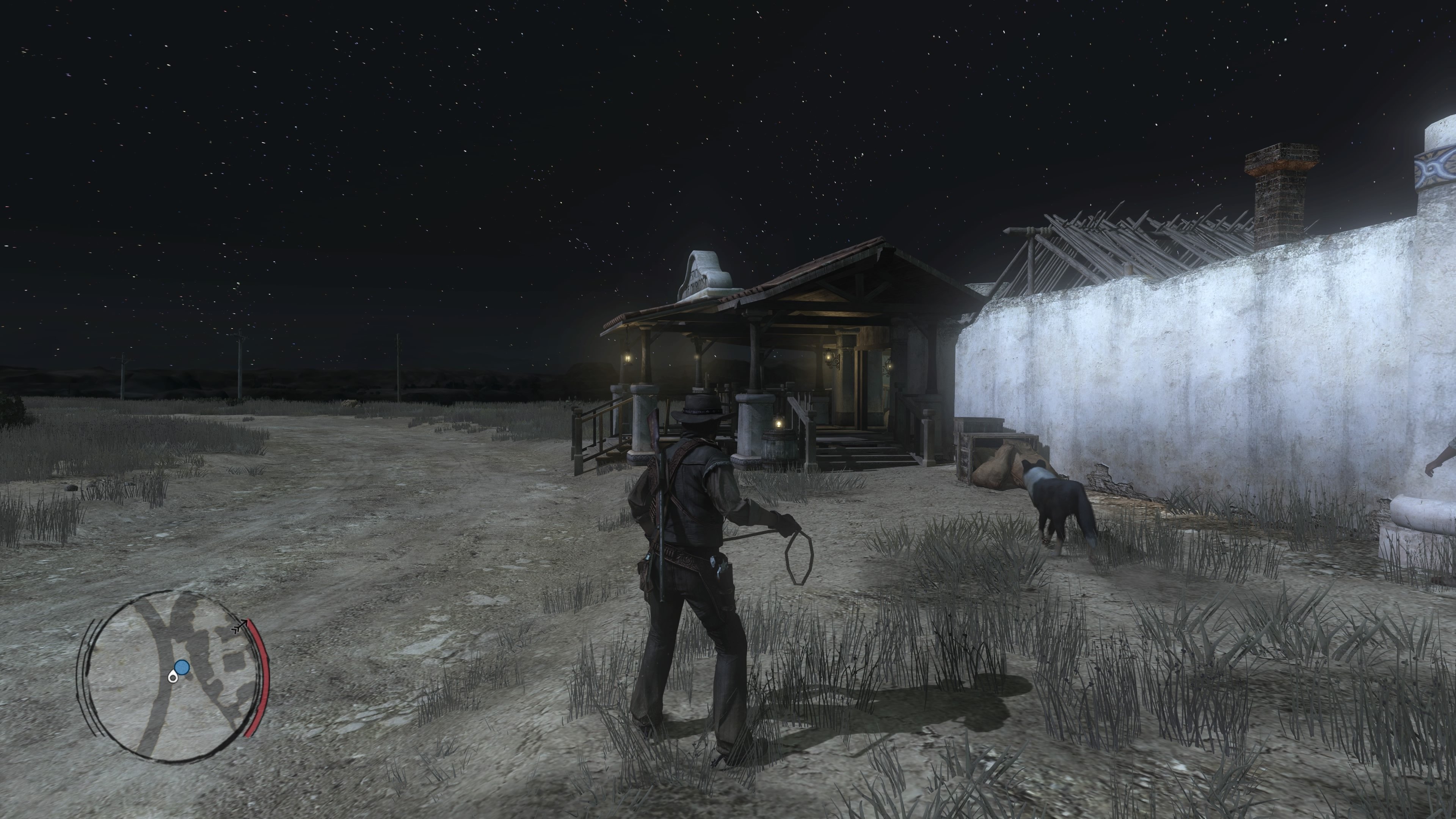1456x819 pixels.
Task: Click the lantern hanging under the station roof
Action: pos(628,358)
